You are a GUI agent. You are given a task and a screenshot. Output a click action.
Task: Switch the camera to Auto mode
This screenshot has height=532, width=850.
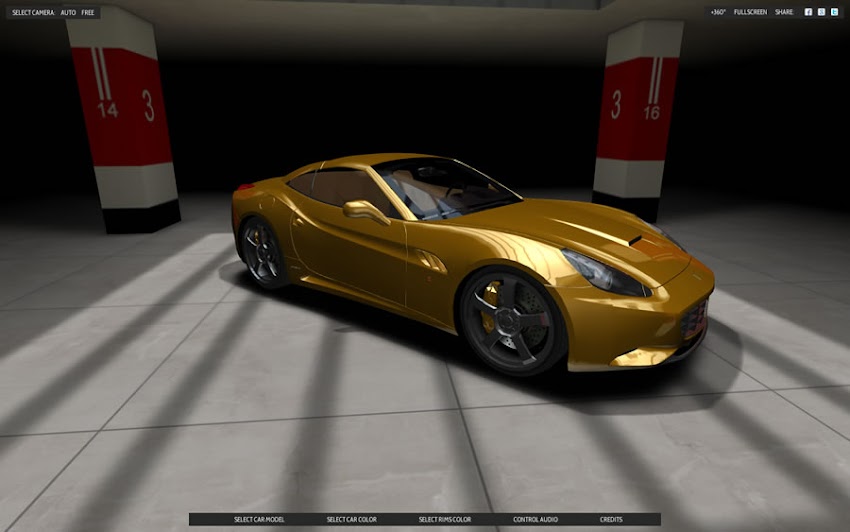[68, 12]
